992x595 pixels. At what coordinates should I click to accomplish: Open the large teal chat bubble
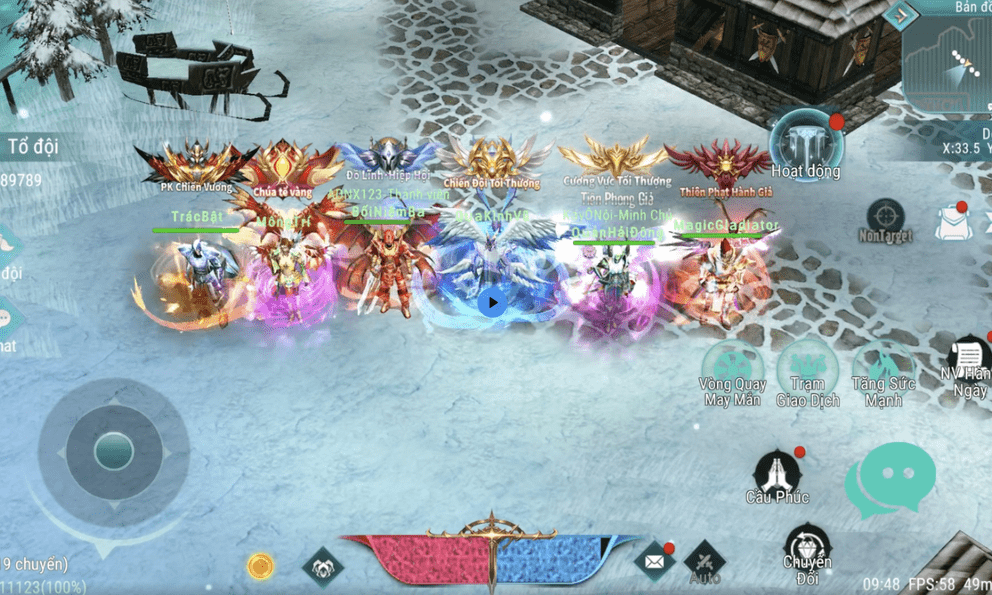889,479
